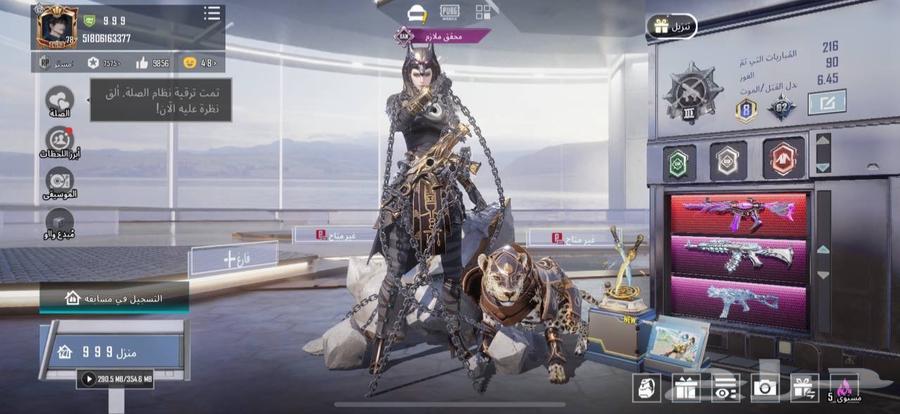
Task: Take a photo with the camera icon
Action: [766, 387]
